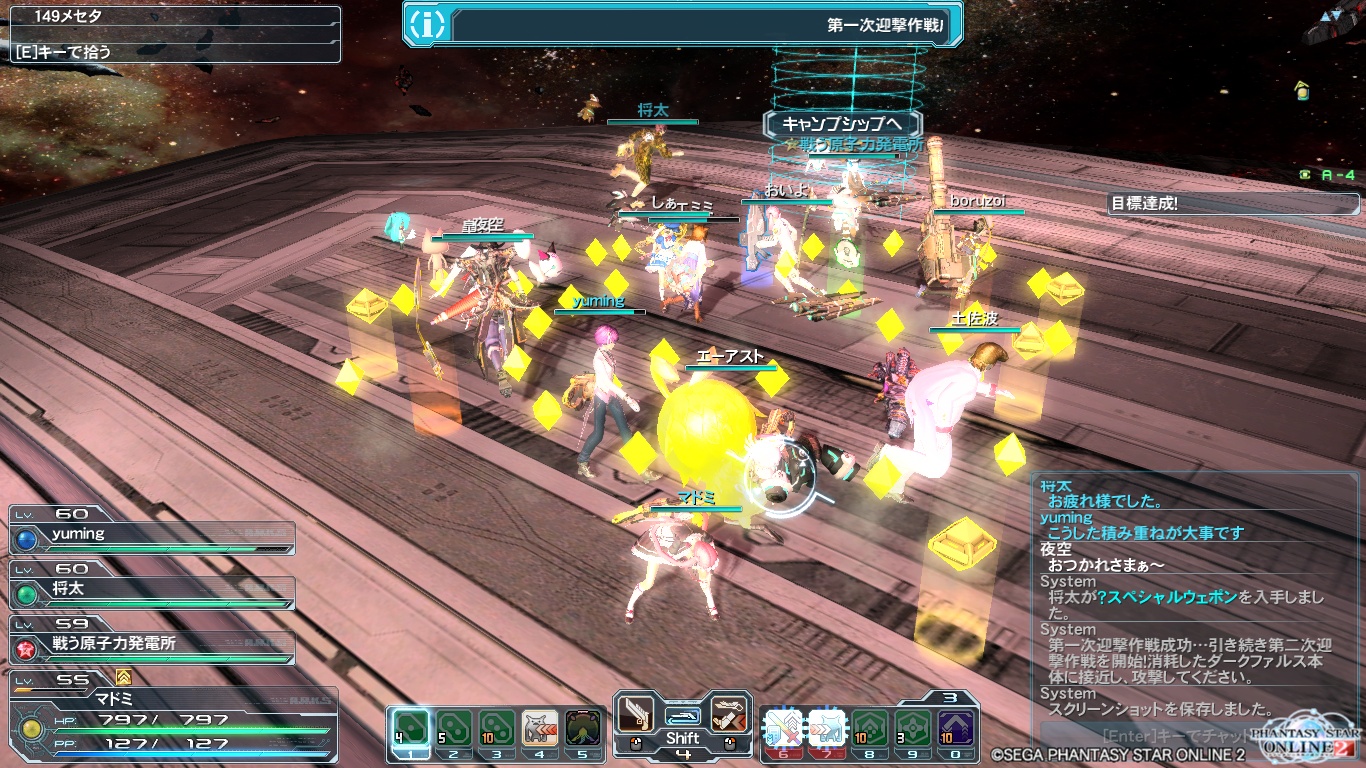Select party member 将太's status panel
This screenshot has height=768, width=1366.
click(152, 591)
